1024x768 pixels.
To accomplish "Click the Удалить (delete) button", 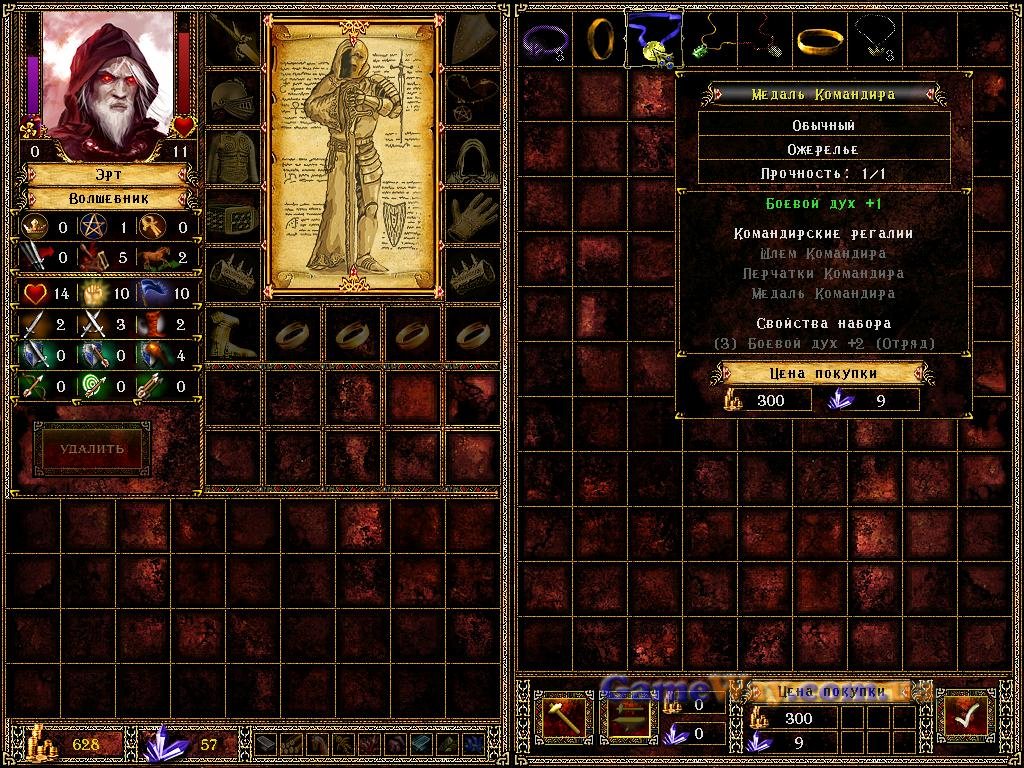I will [91, 448].
